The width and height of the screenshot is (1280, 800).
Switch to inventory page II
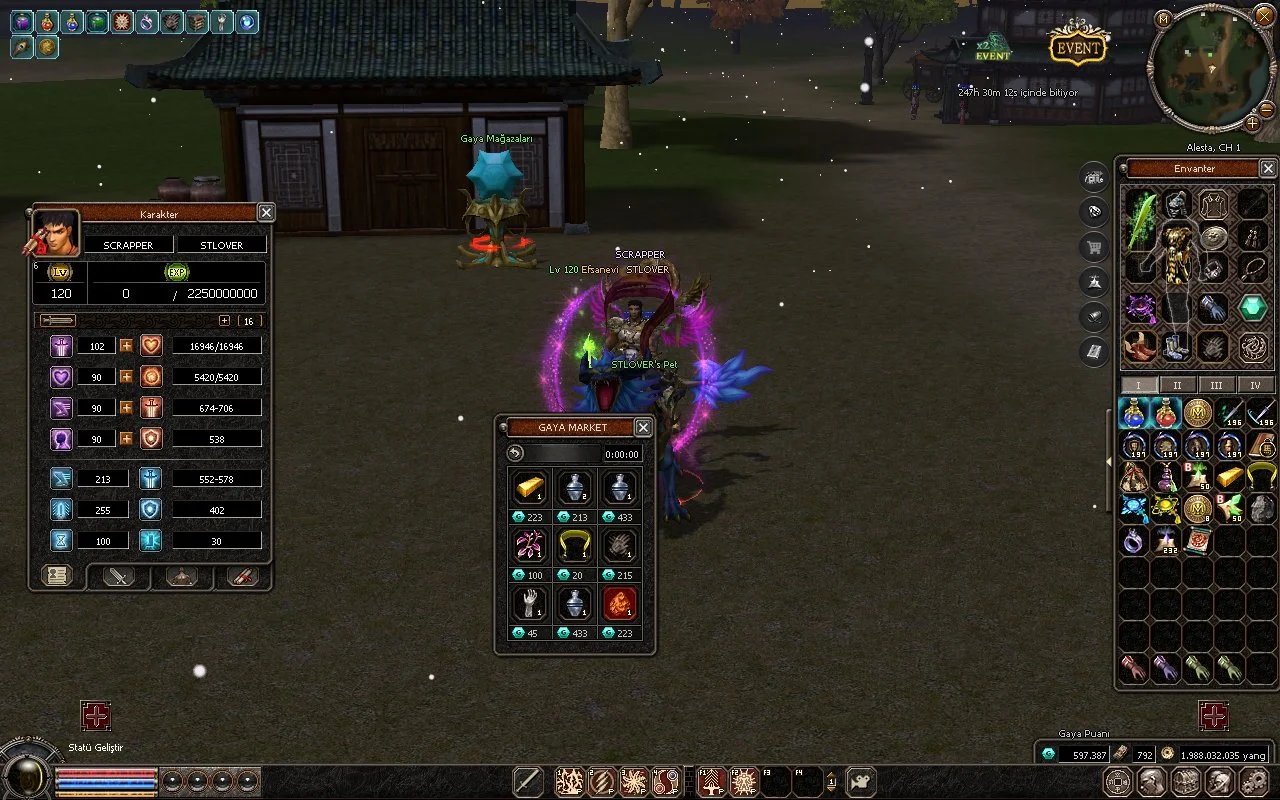pos(1177,385)
